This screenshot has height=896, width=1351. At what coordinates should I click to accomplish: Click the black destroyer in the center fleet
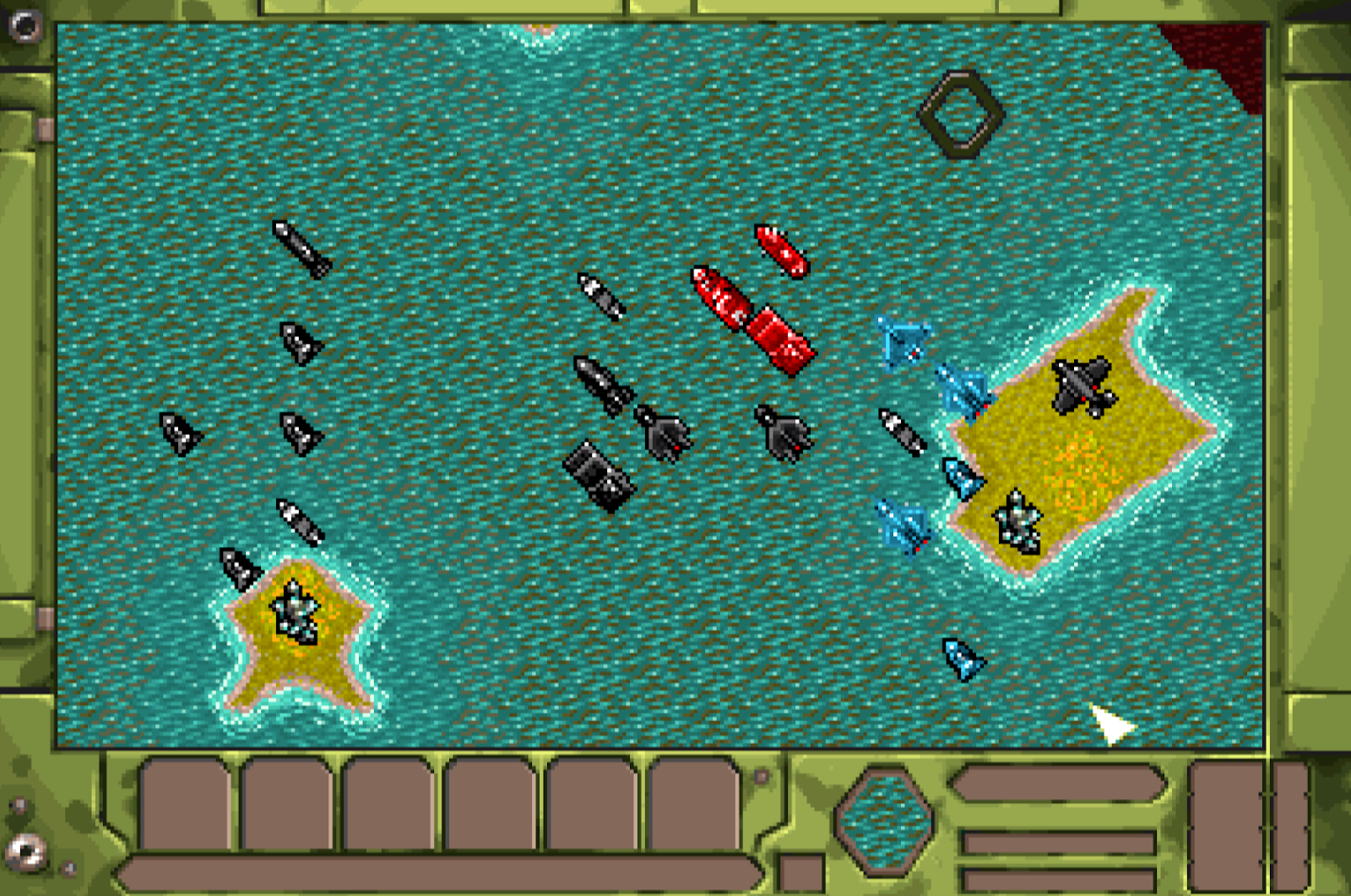601,384
